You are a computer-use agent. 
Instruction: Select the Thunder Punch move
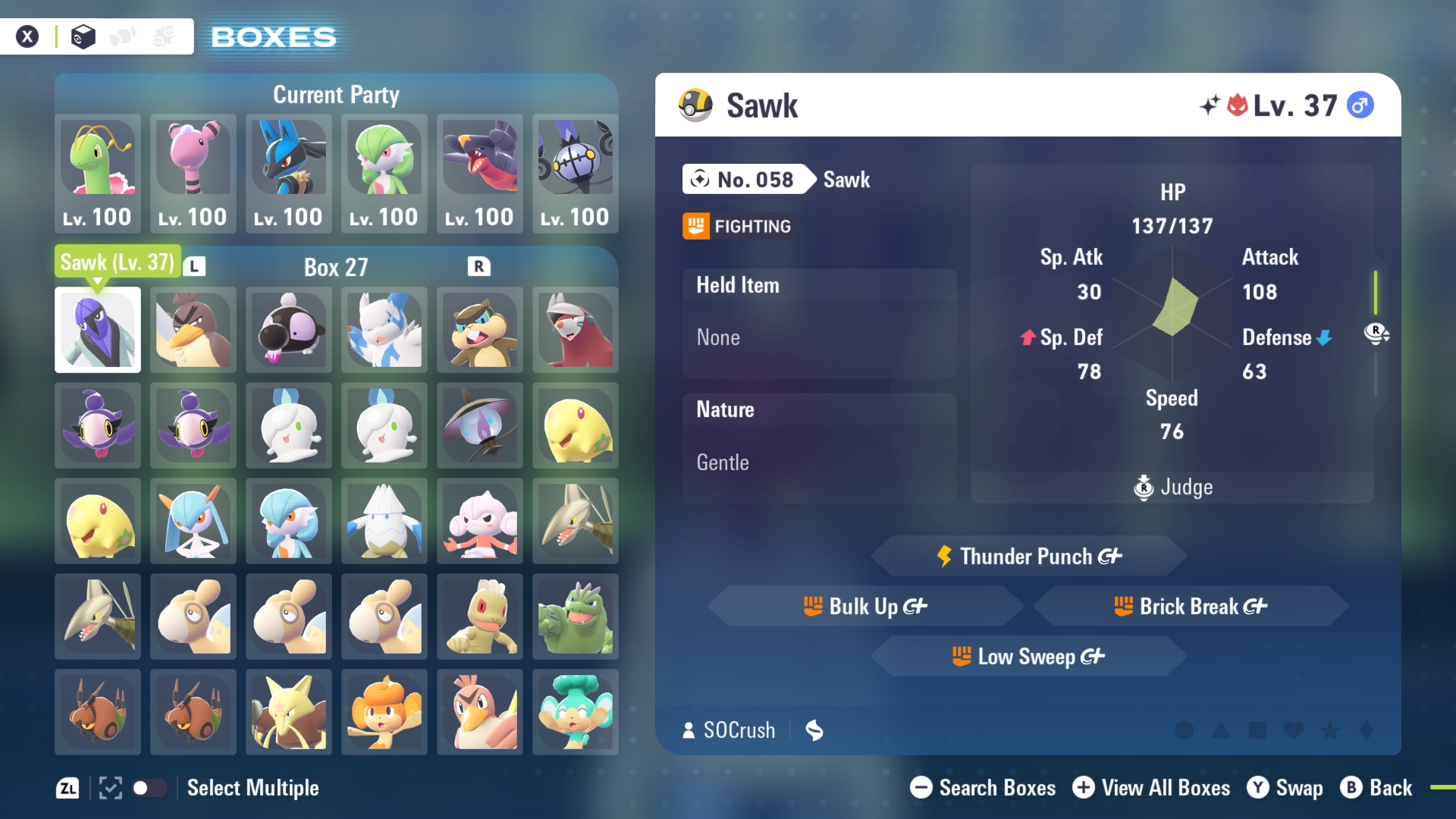click(x=1029, y=557)
